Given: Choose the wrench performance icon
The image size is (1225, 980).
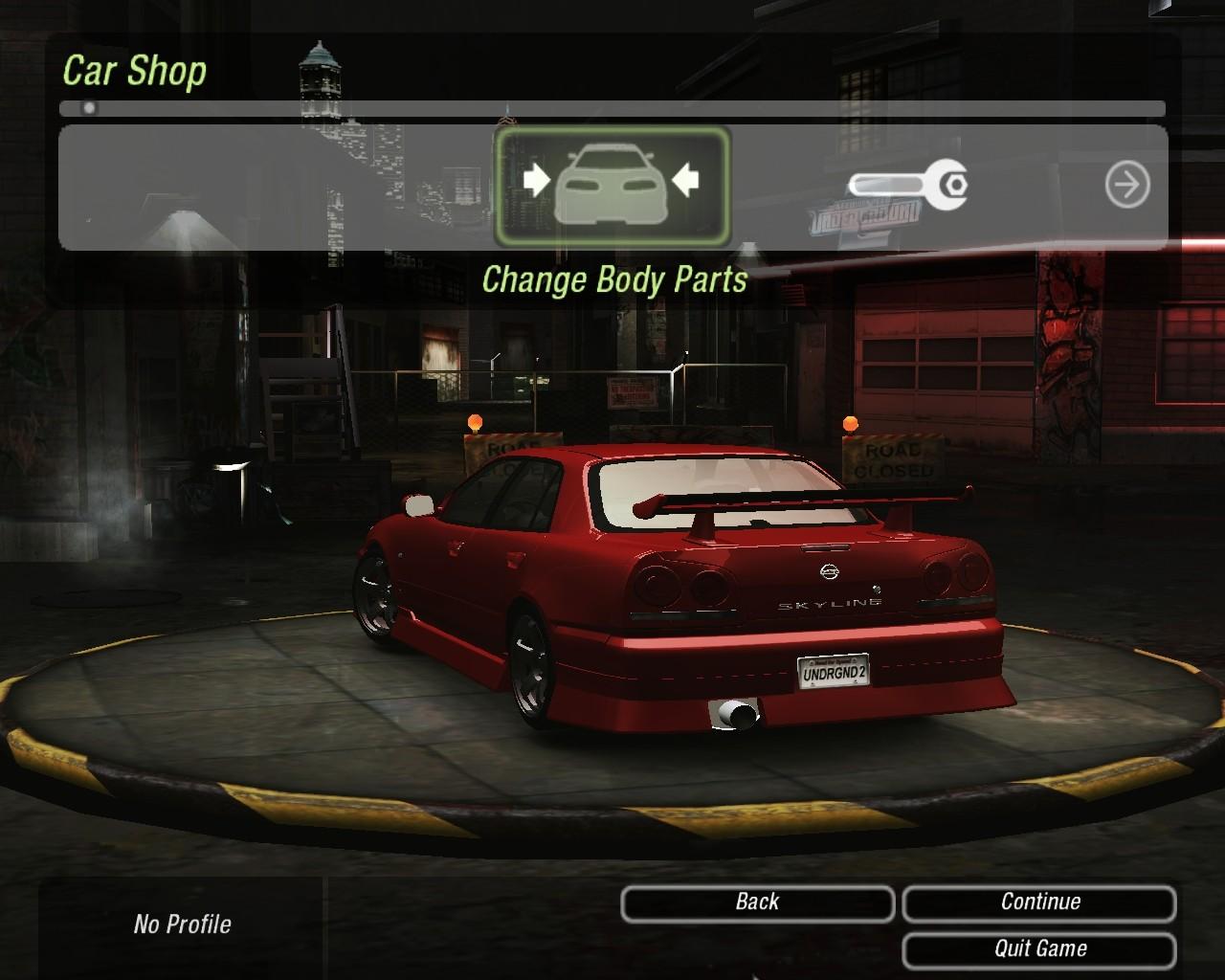Looking at the screenshot, I should (x=907, y=184).
